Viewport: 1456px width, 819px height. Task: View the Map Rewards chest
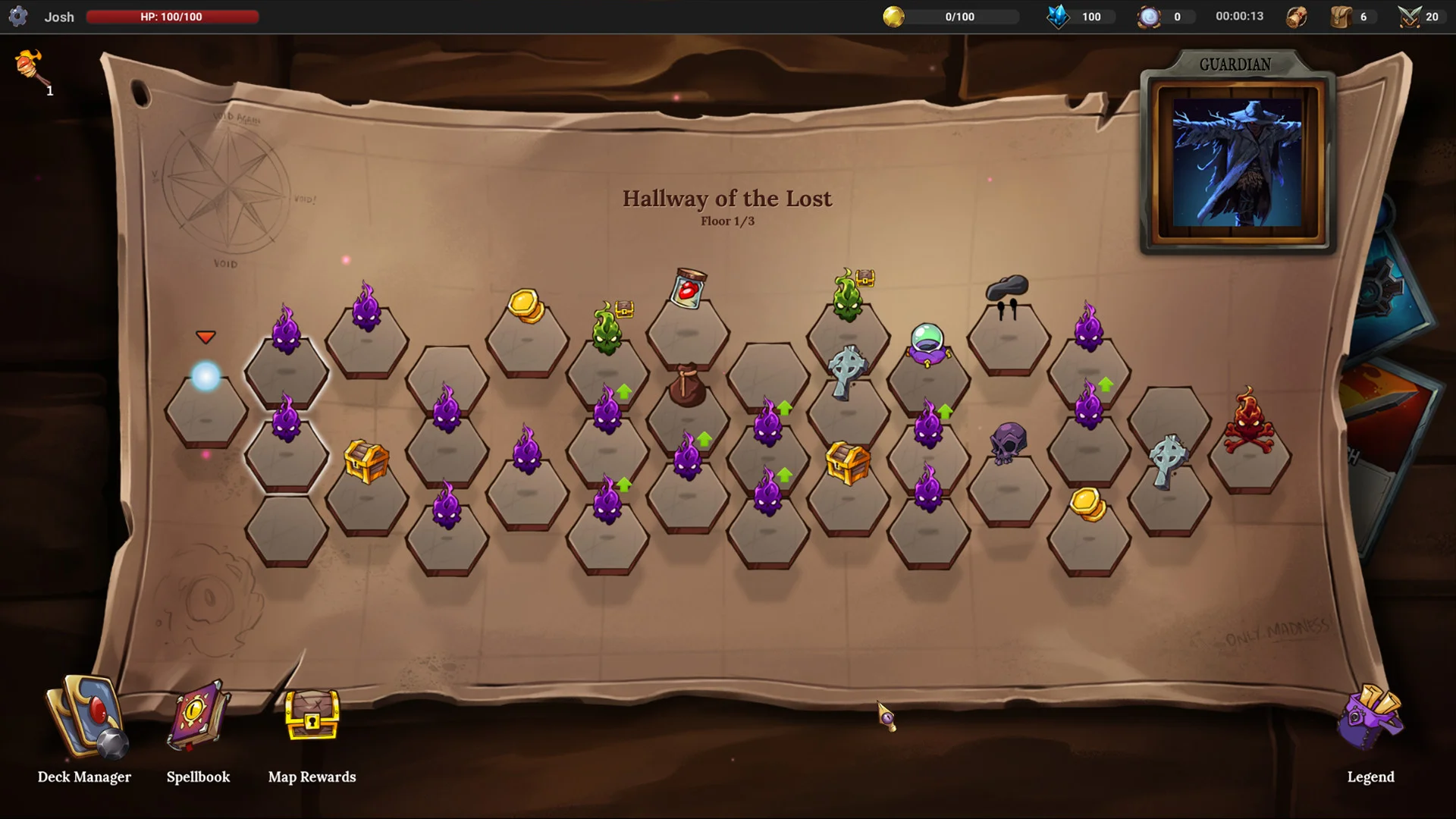click(312, 715)
